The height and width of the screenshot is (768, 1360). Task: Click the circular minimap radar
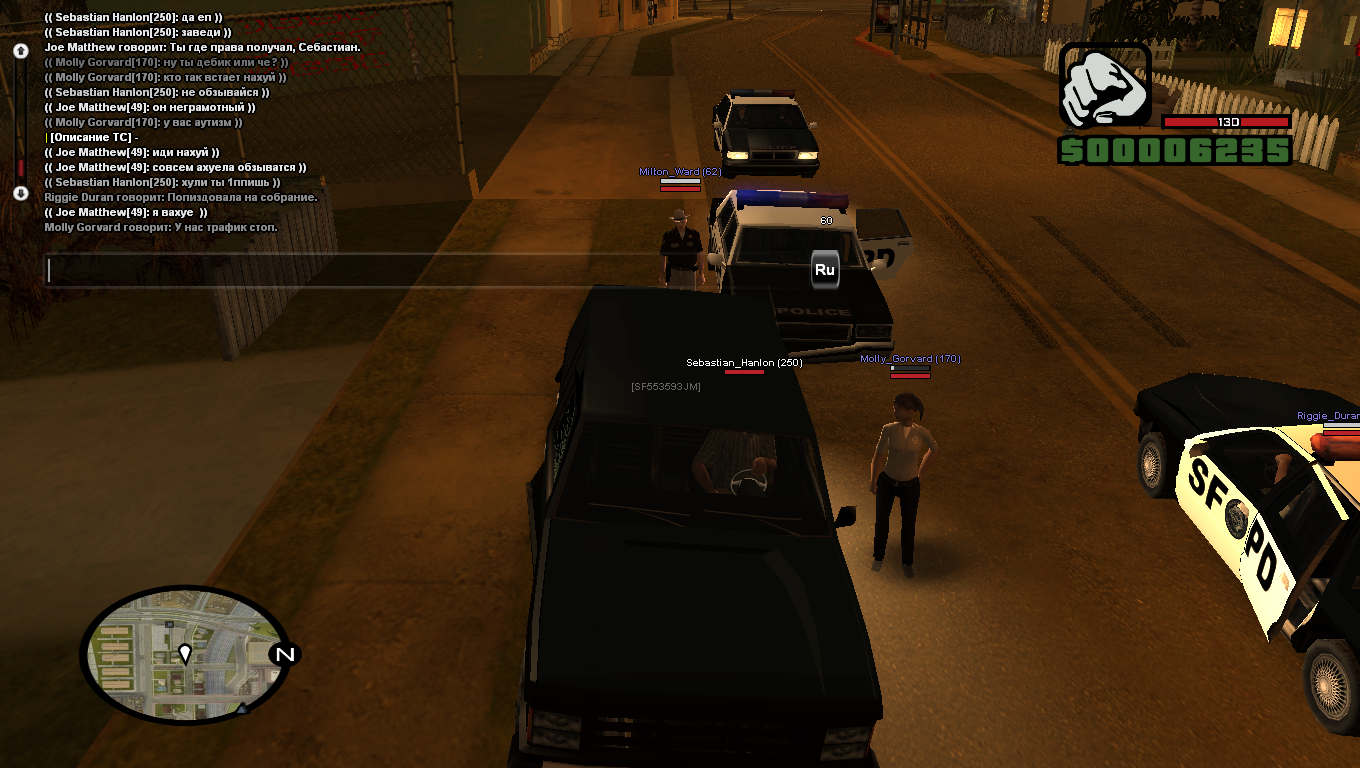click(x=184, y=655)
